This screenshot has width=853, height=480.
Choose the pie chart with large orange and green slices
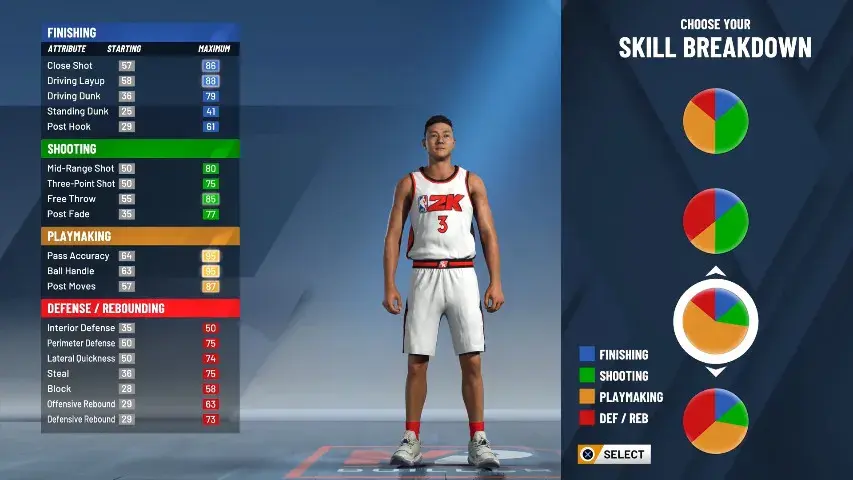tap(715, 121)
